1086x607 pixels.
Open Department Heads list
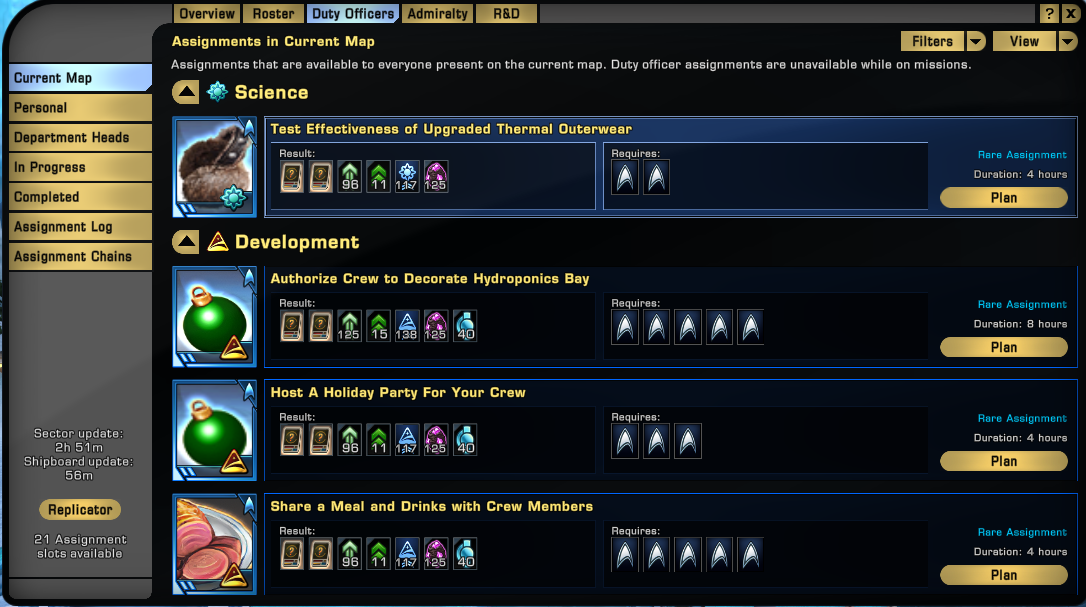click(x=80, y=138)
